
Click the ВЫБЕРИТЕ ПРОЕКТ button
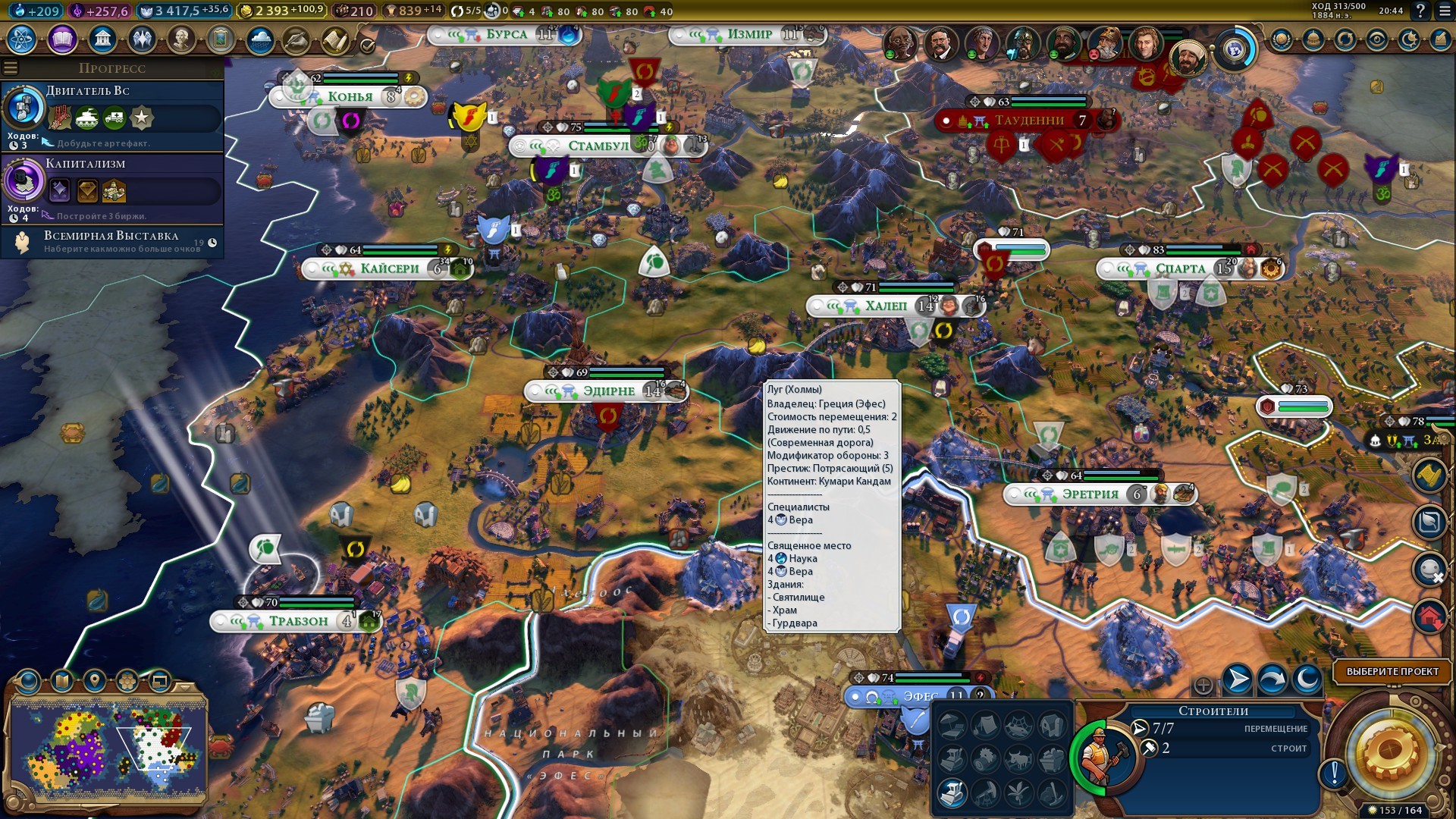coord(1392,671)
